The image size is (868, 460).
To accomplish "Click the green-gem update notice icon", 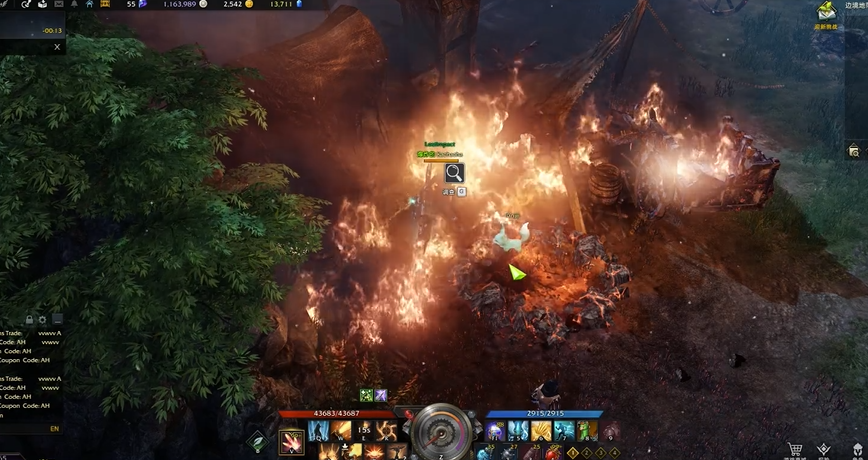I will [826, 12].
